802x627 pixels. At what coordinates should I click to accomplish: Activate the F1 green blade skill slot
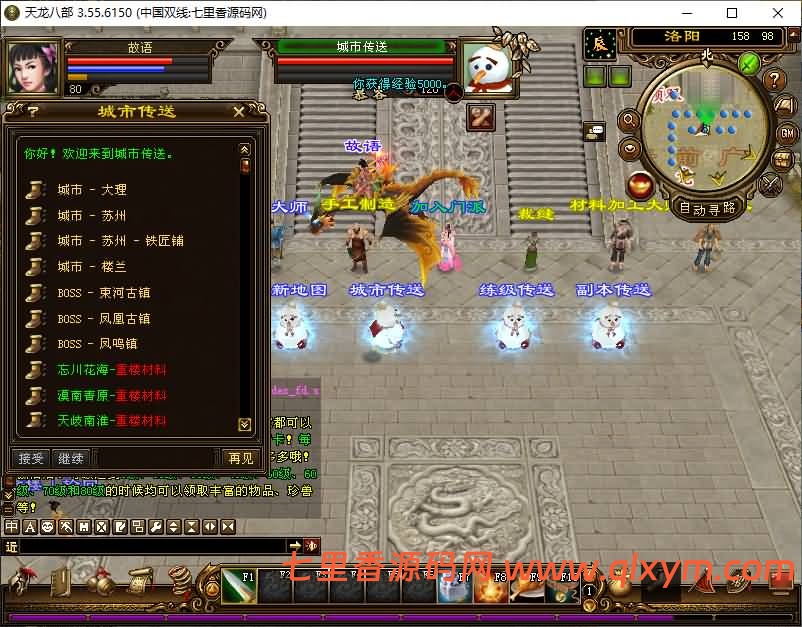coord(238,588)
